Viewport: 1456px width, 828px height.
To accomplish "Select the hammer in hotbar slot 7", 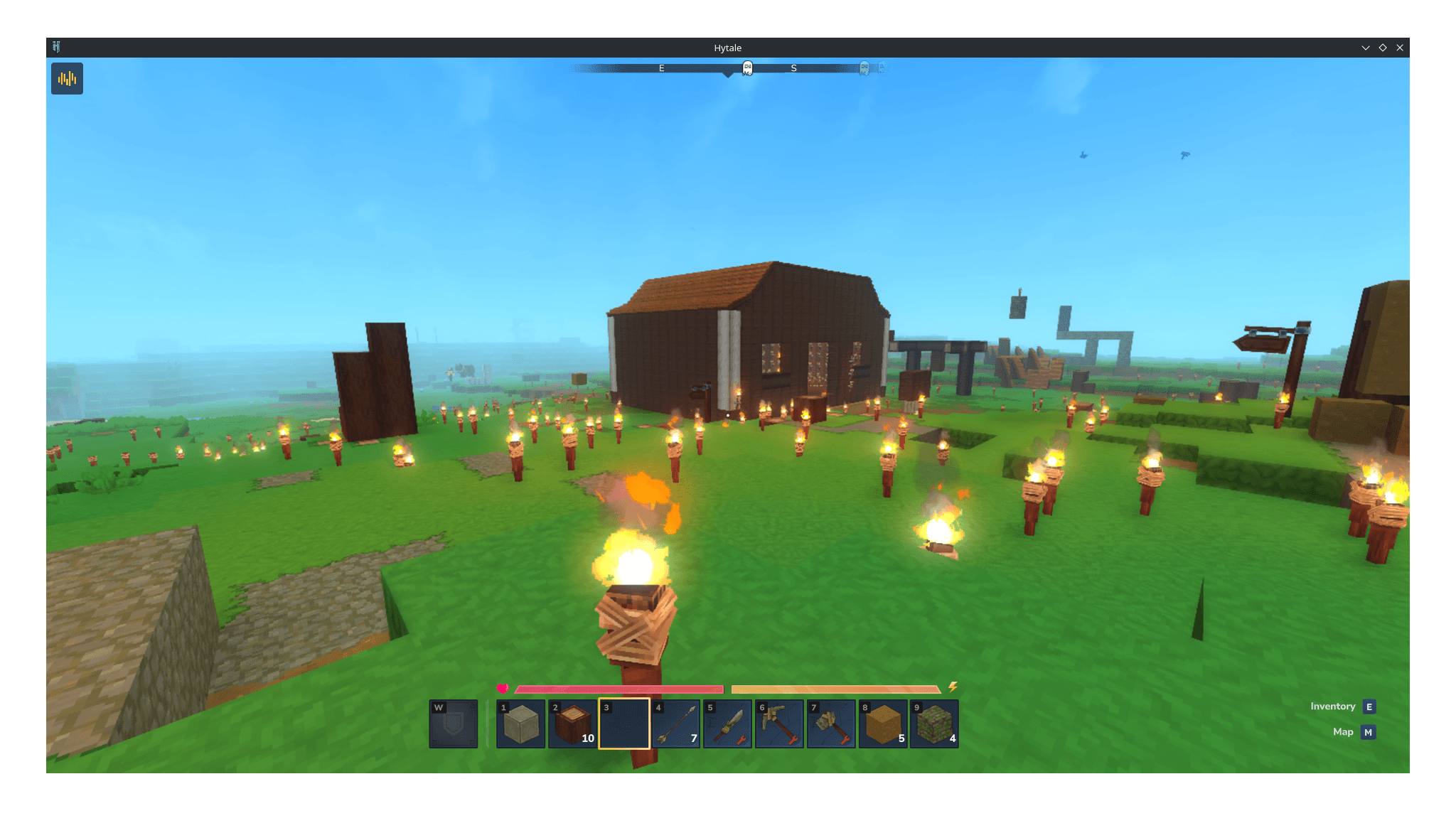I will 830,723.
